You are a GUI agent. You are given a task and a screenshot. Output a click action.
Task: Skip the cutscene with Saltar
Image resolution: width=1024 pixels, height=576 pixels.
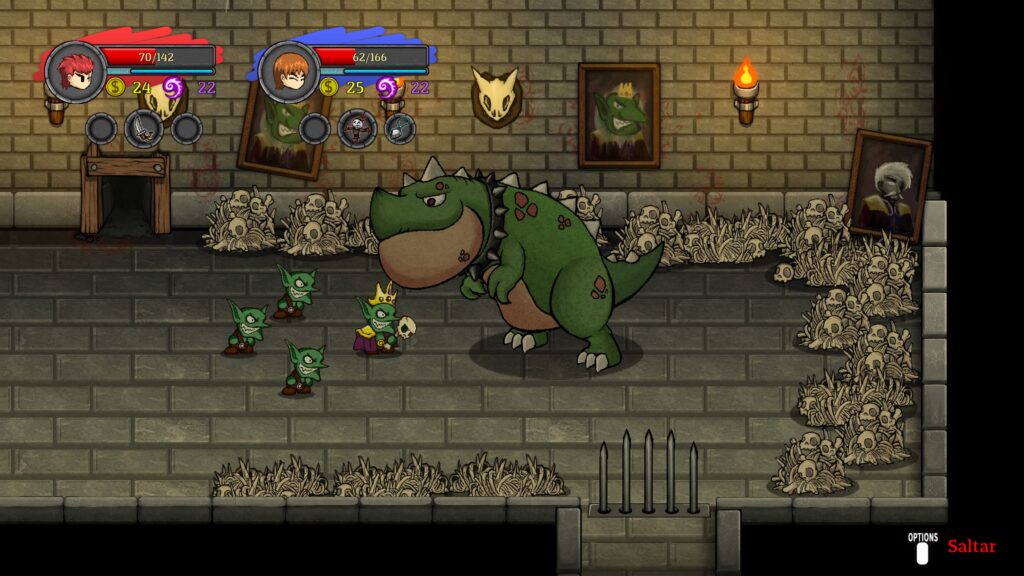pyautogui.click(x=970, y=547)
